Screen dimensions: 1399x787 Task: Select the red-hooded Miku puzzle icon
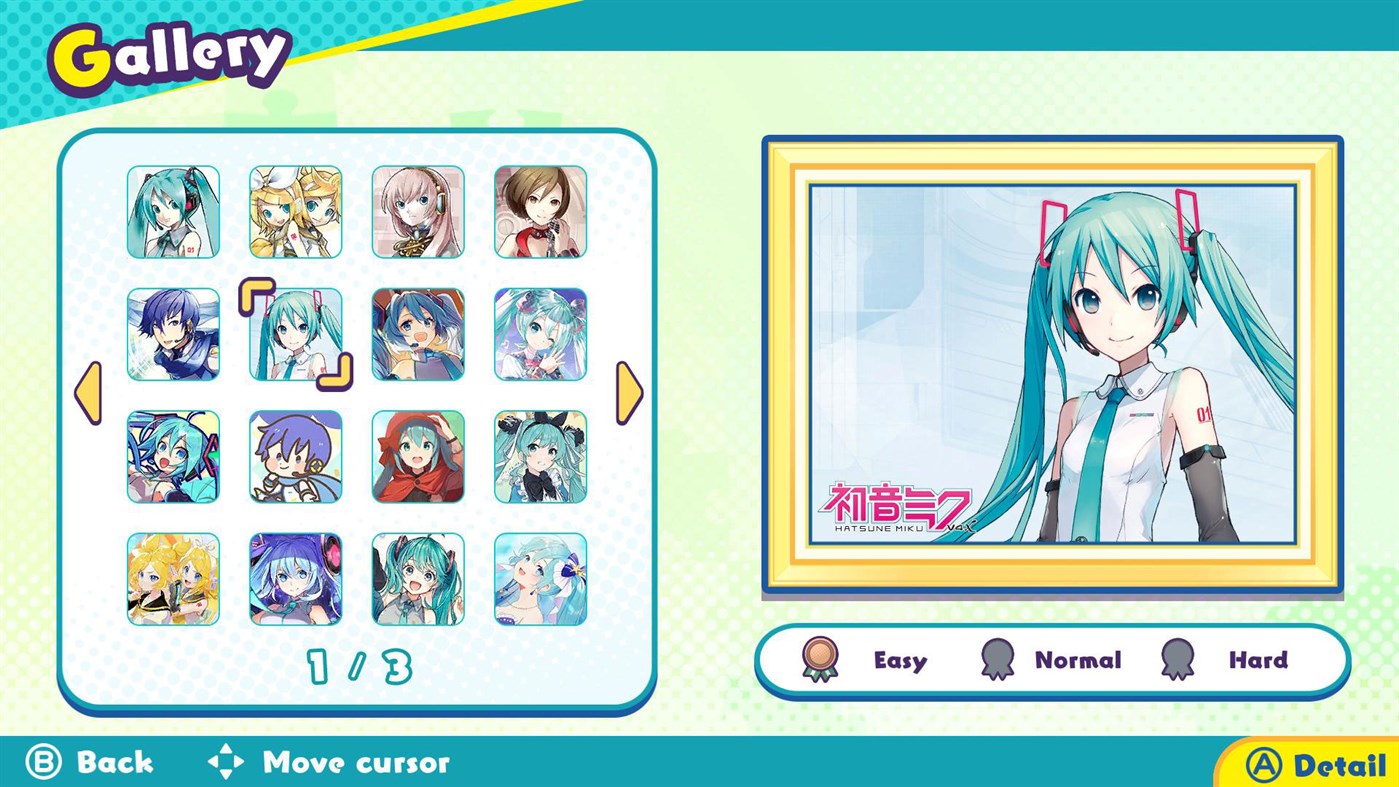(x=417, y=456)
